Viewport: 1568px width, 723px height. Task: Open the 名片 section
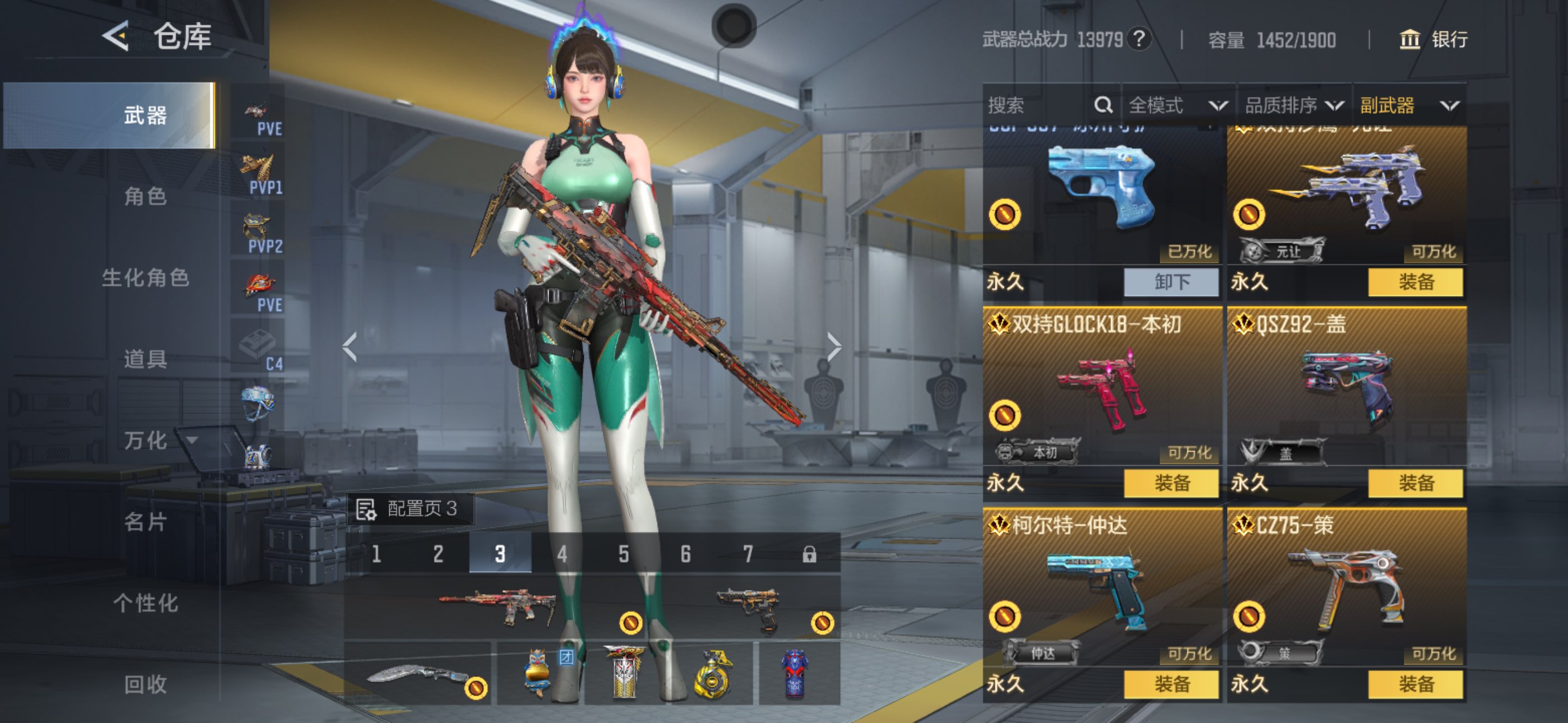pyautogui.click(x=145, y=522)
